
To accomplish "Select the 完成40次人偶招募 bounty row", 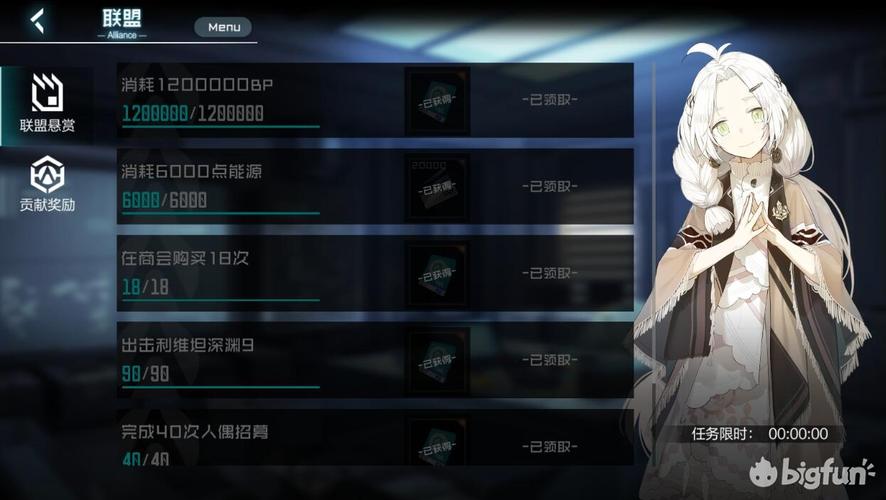I will tap(260, 442).
